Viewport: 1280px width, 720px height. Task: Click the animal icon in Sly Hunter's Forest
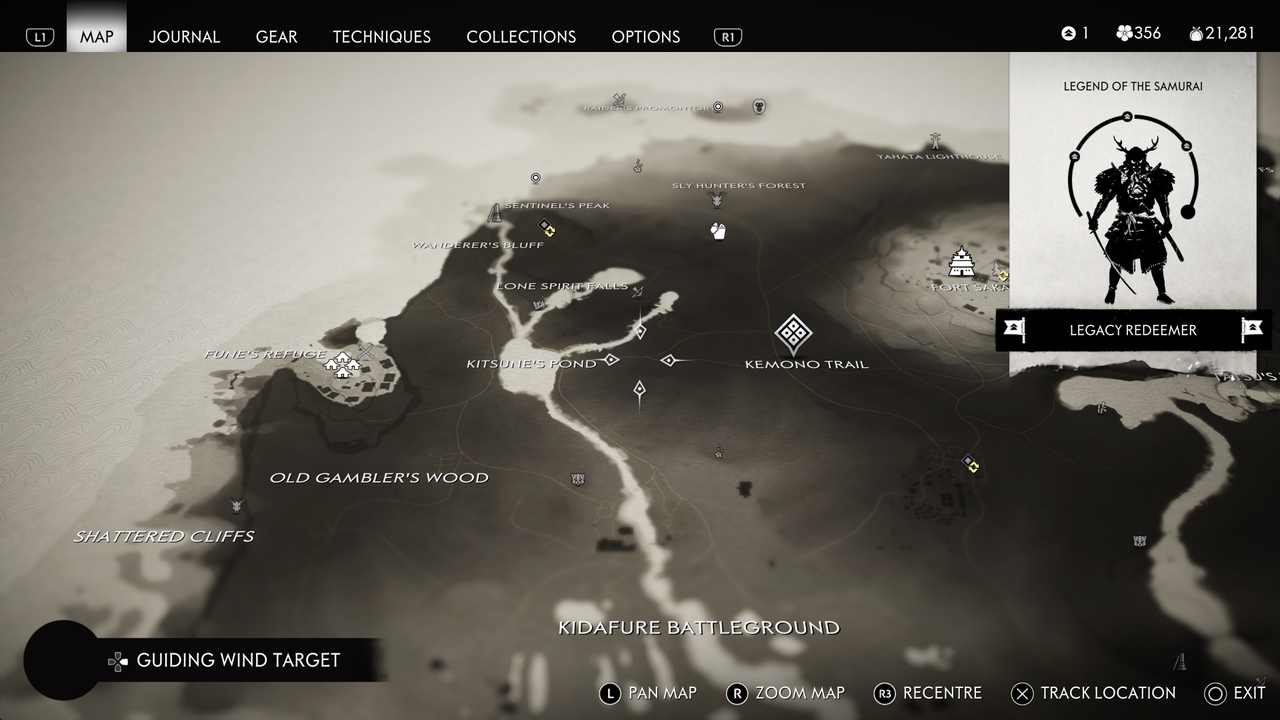click(x=716, y=200)
